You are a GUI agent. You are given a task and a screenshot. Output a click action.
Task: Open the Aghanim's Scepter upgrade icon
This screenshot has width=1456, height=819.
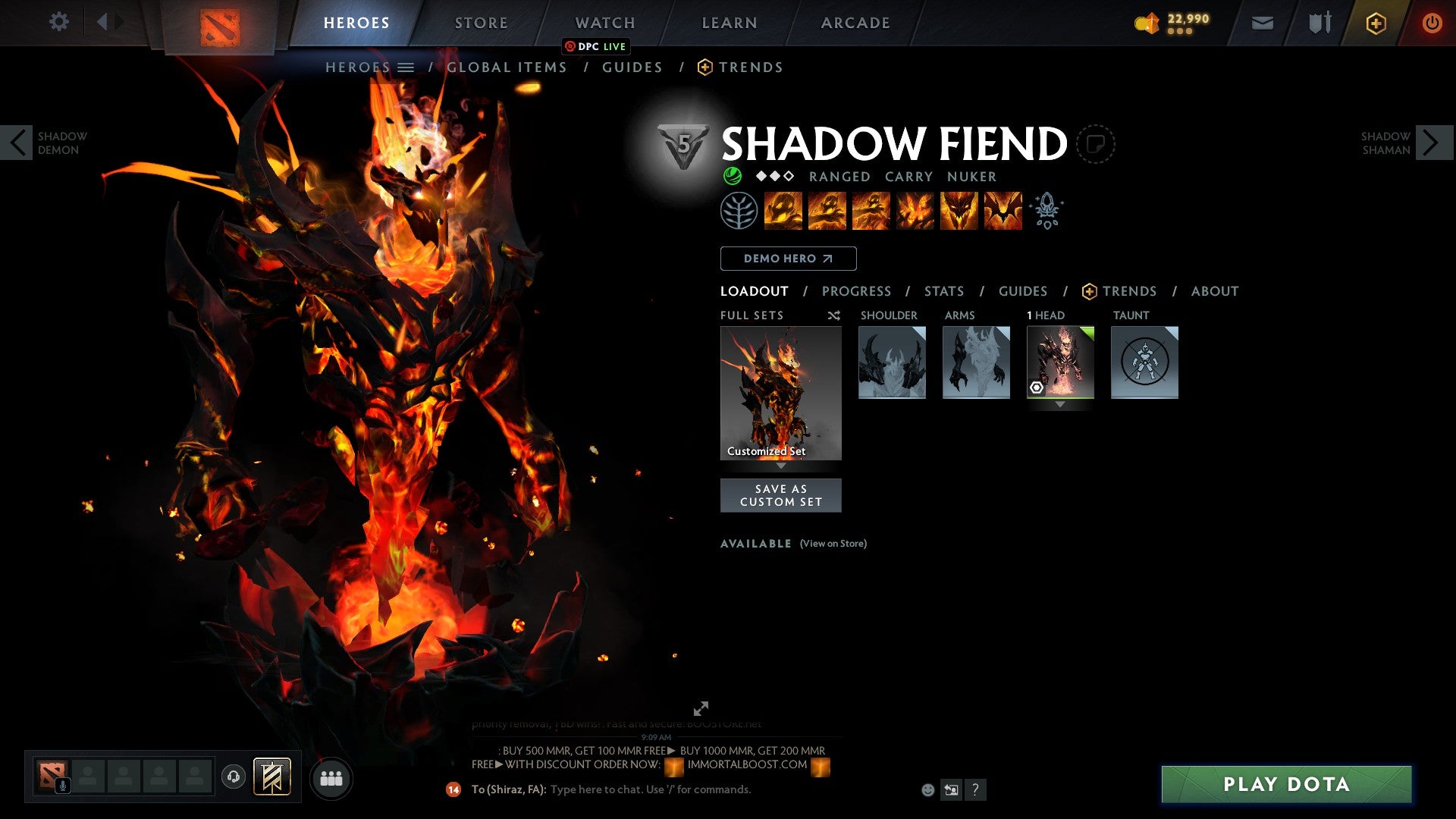pyautogui.click(x=1046, y=212)
